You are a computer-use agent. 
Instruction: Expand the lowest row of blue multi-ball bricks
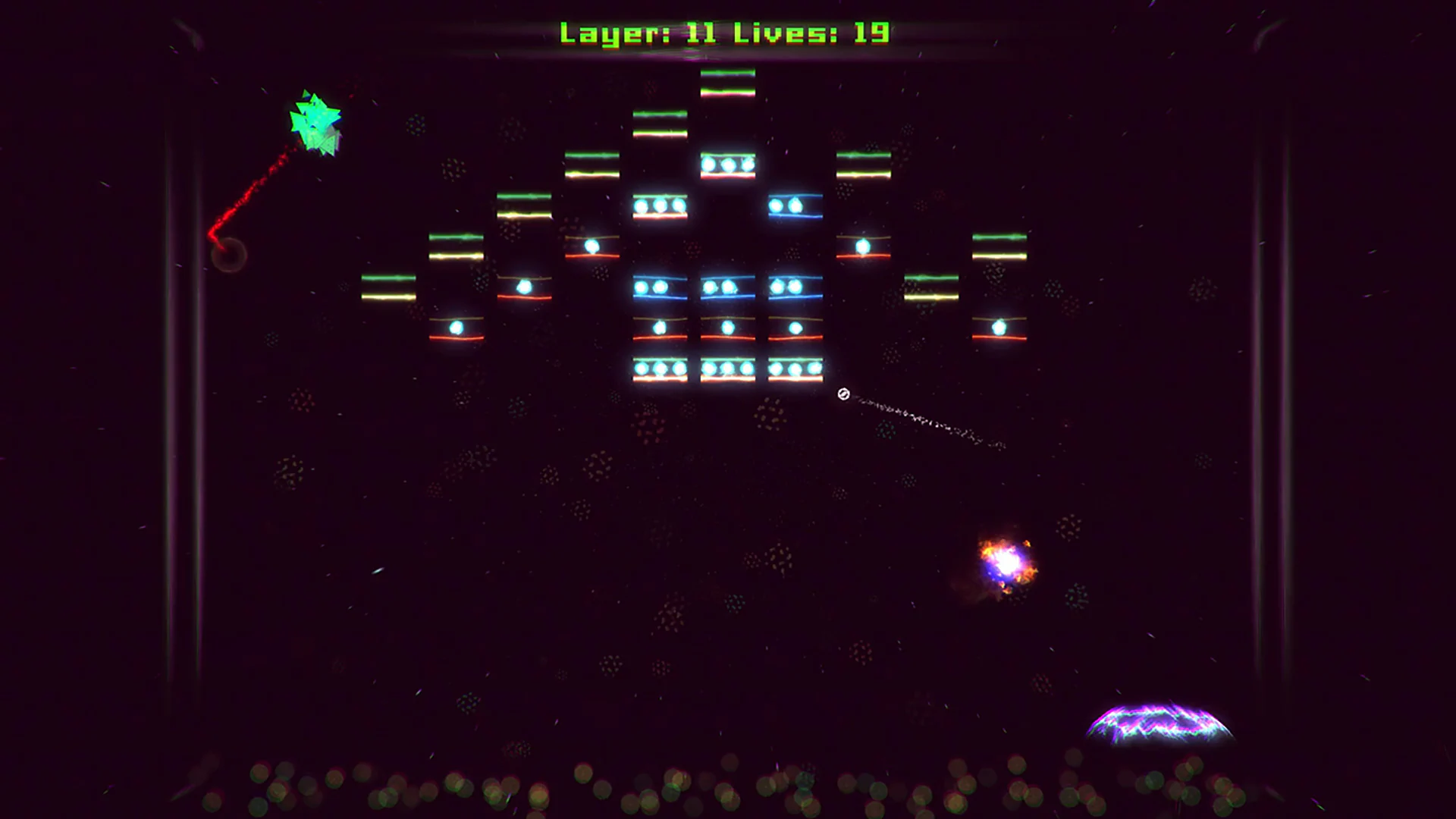pyautogui.click(x=726, y=369)
